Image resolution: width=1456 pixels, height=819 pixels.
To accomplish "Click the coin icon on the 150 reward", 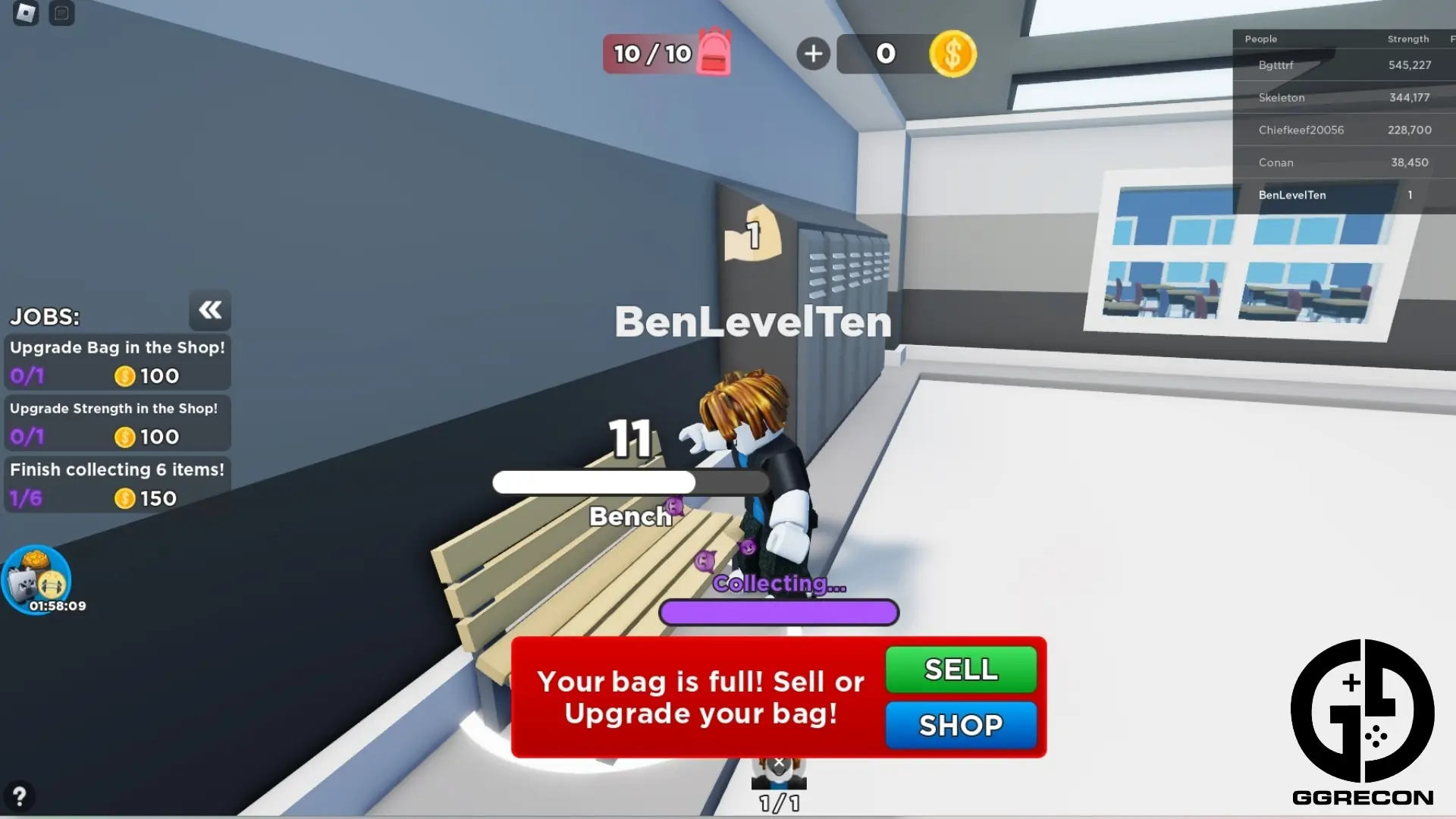I will [124, 498].
